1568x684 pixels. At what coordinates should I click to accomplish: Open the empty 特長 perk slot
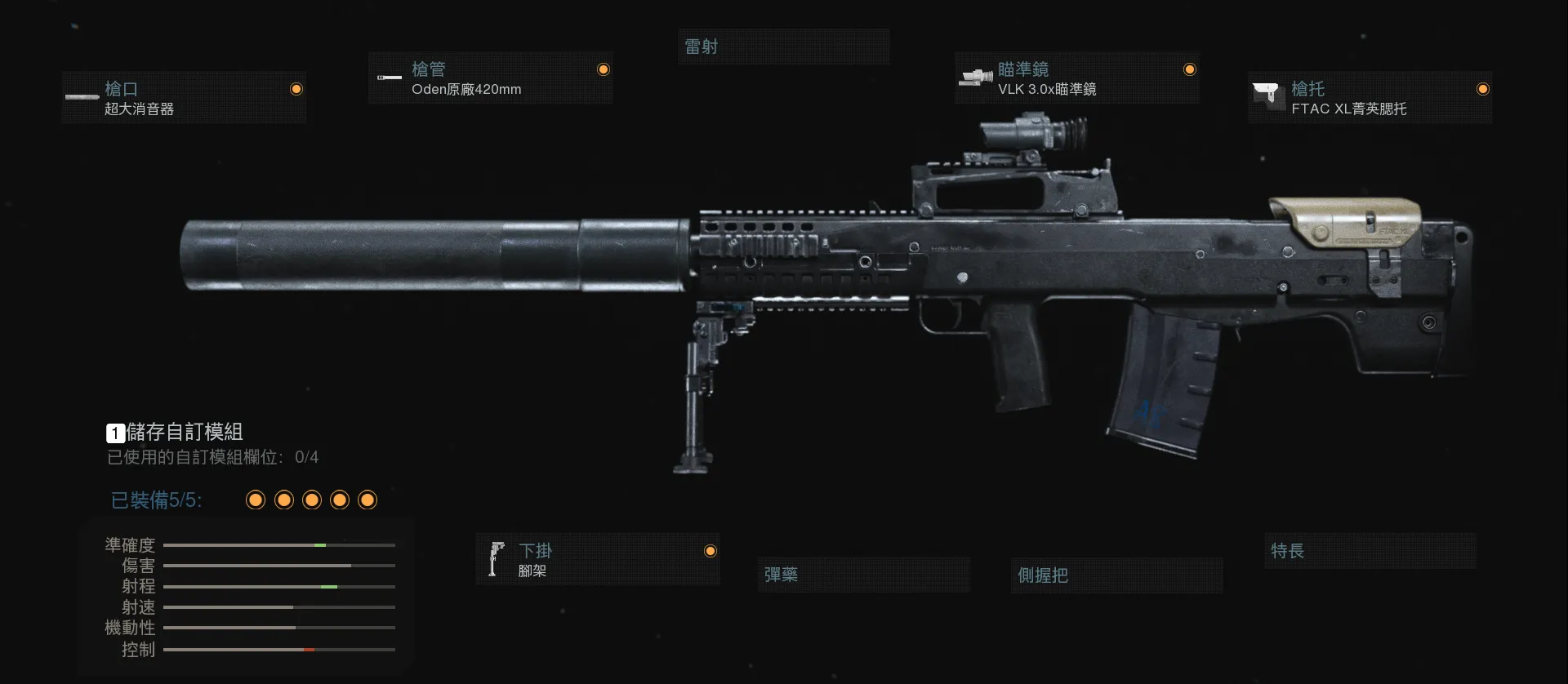1370,551
